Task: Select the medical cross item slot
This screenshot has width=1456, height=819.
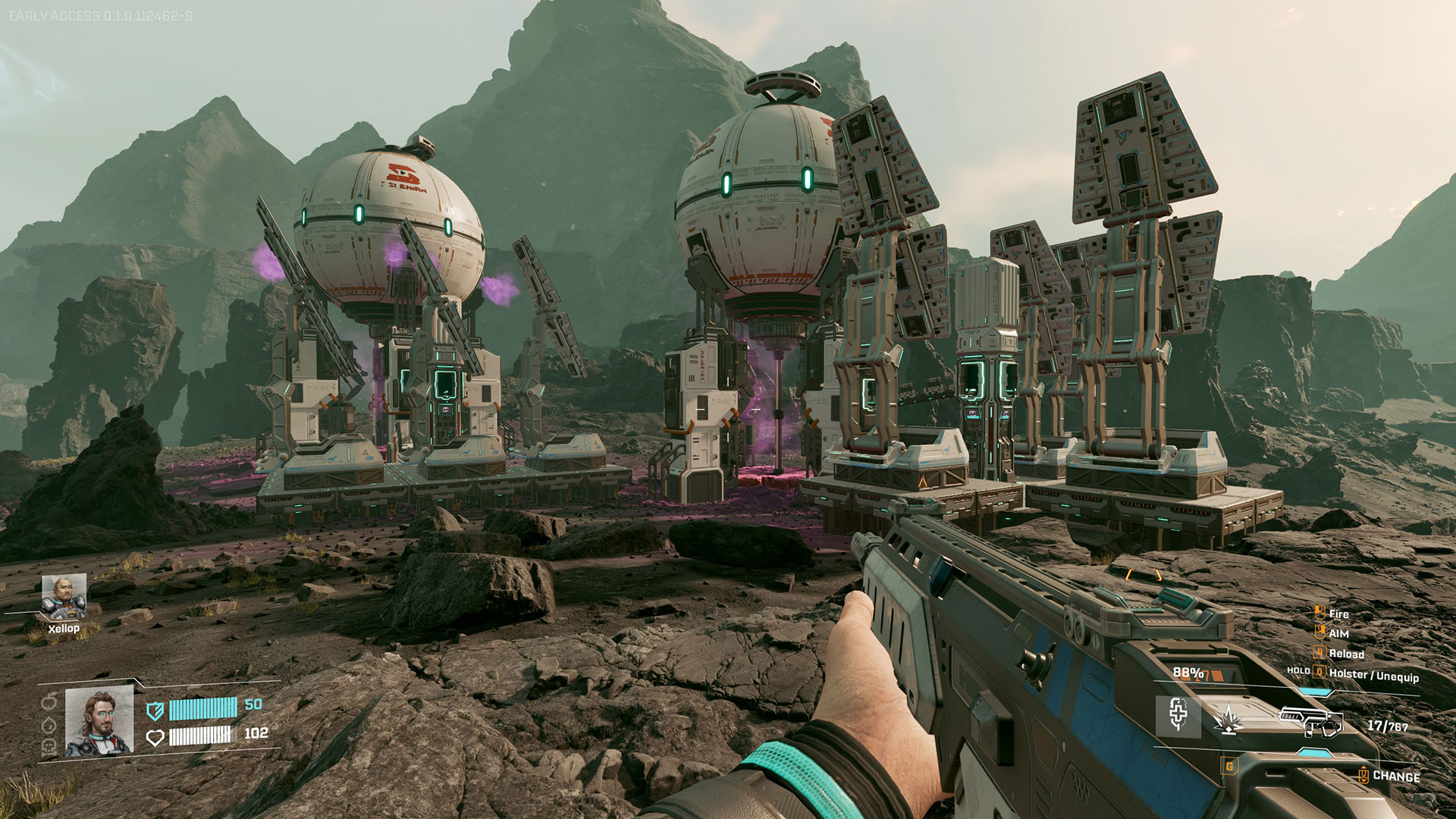Action: (x=1178, y=715)
